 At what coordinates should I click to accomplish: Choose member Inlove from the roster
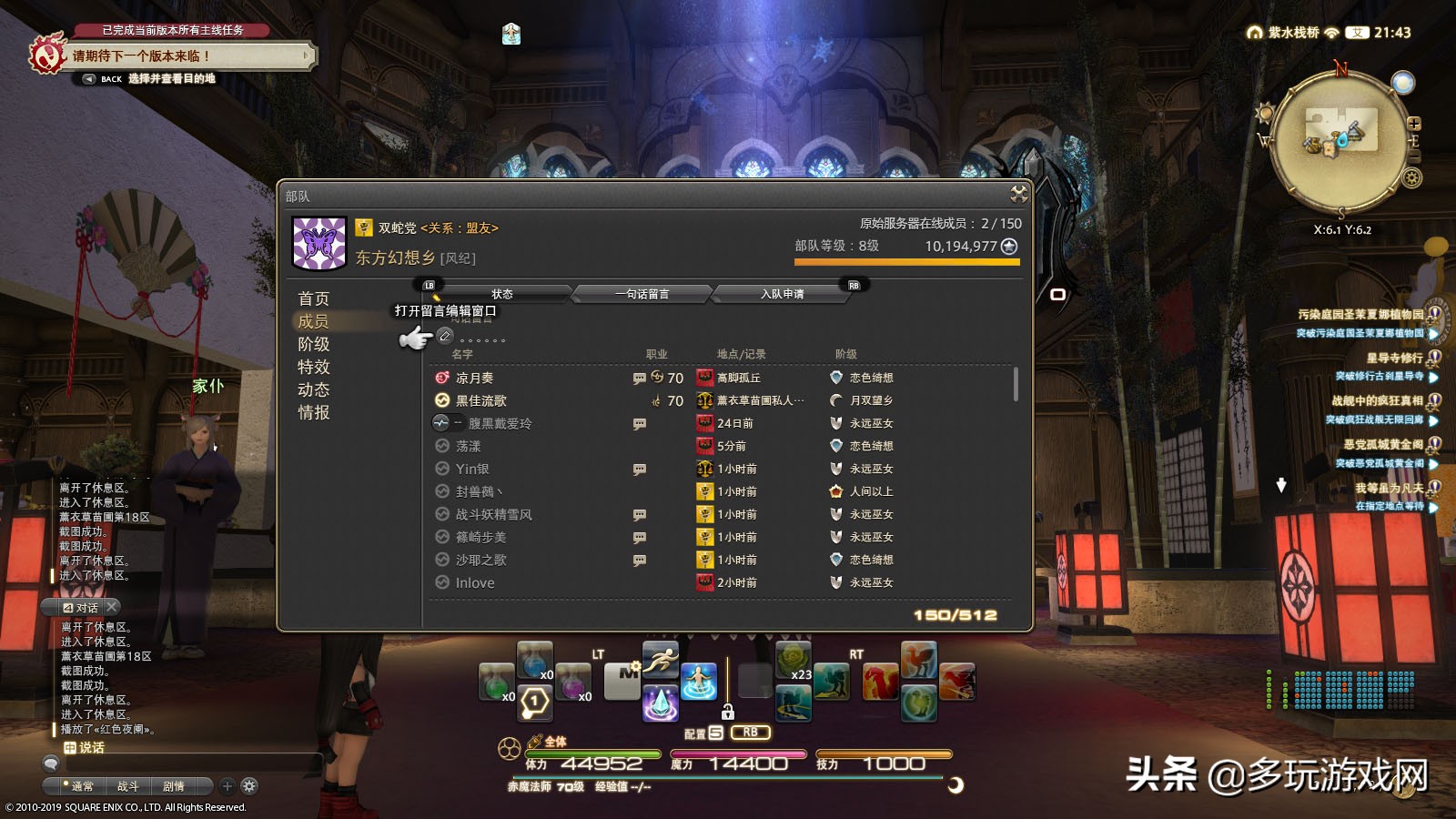click(x=475, y=582)
